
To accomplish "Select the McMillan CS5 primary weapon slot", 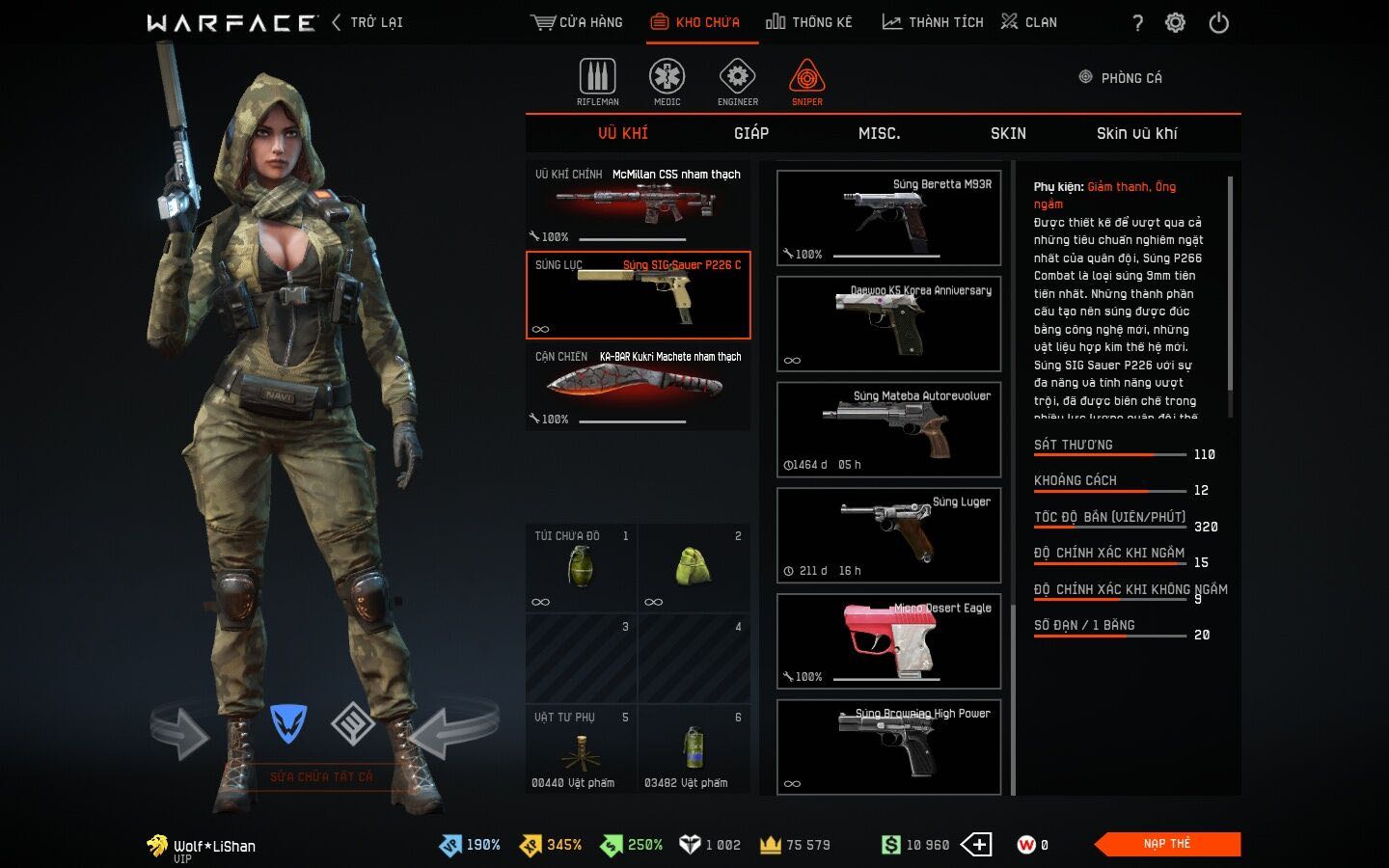I will click(x=638, y=203).
